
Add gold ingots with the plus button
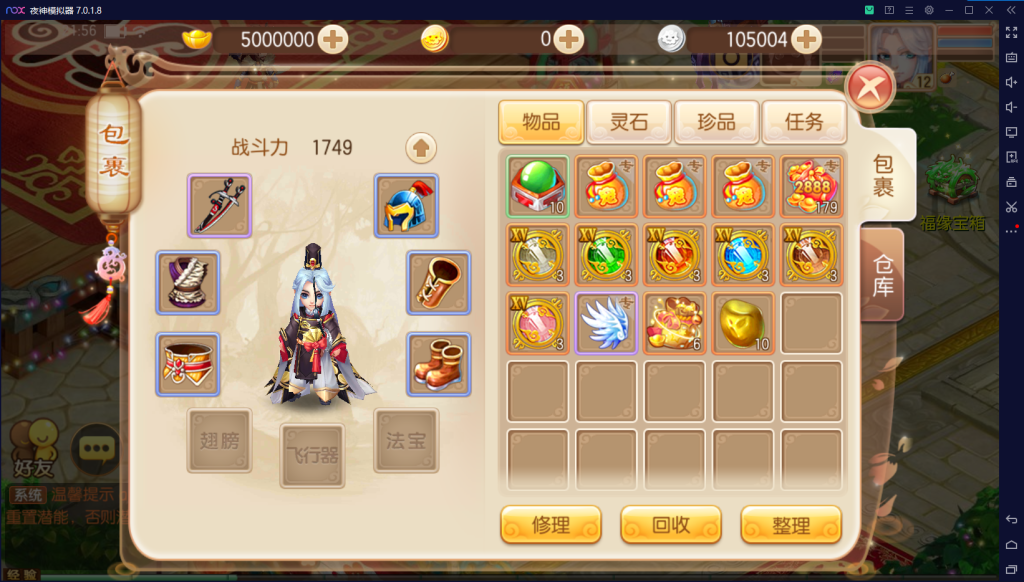(332, 40)
